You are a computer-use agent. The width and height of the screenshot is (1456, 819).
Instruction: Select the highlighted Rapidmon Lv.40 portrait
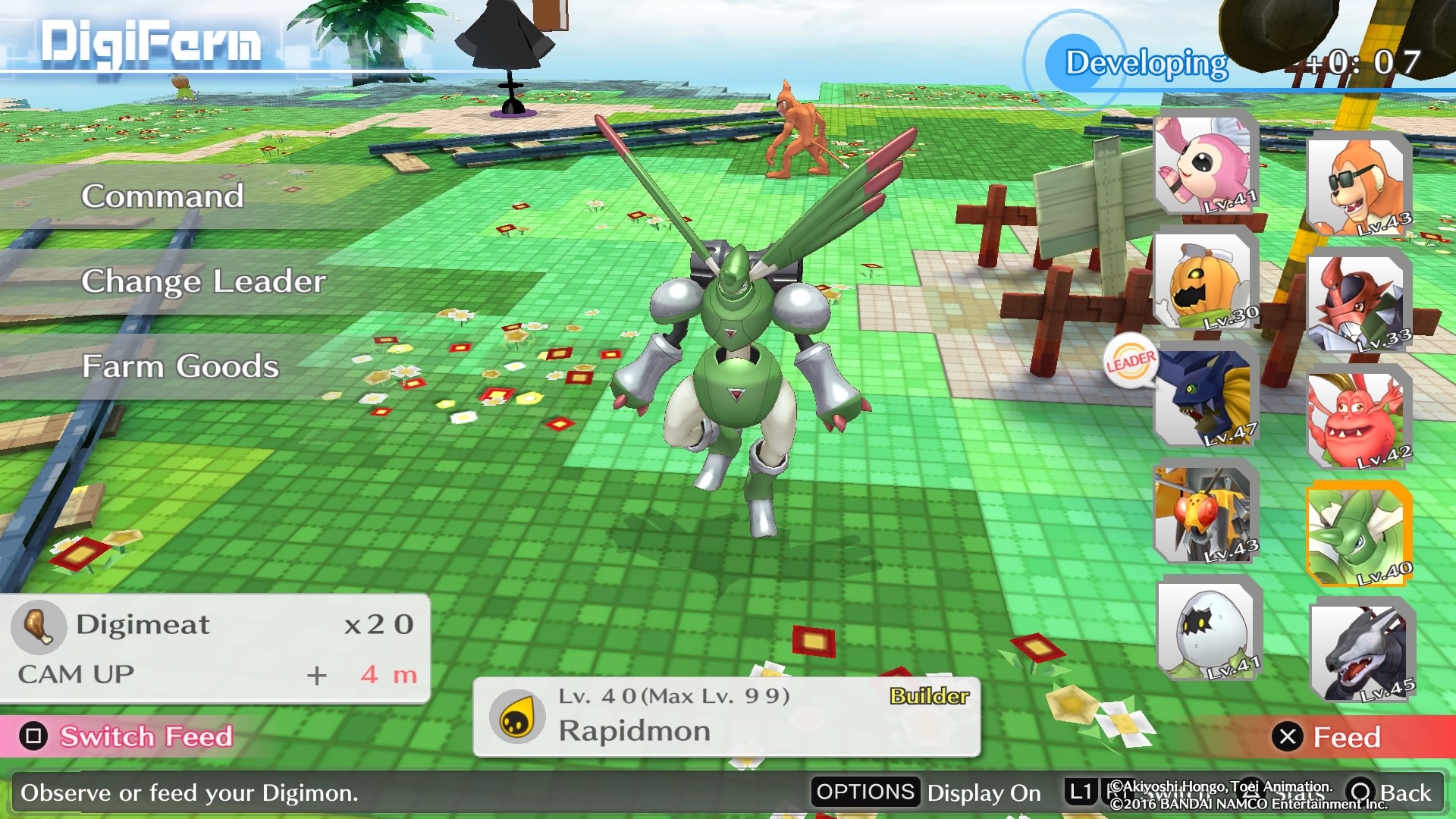(1357, 536)
